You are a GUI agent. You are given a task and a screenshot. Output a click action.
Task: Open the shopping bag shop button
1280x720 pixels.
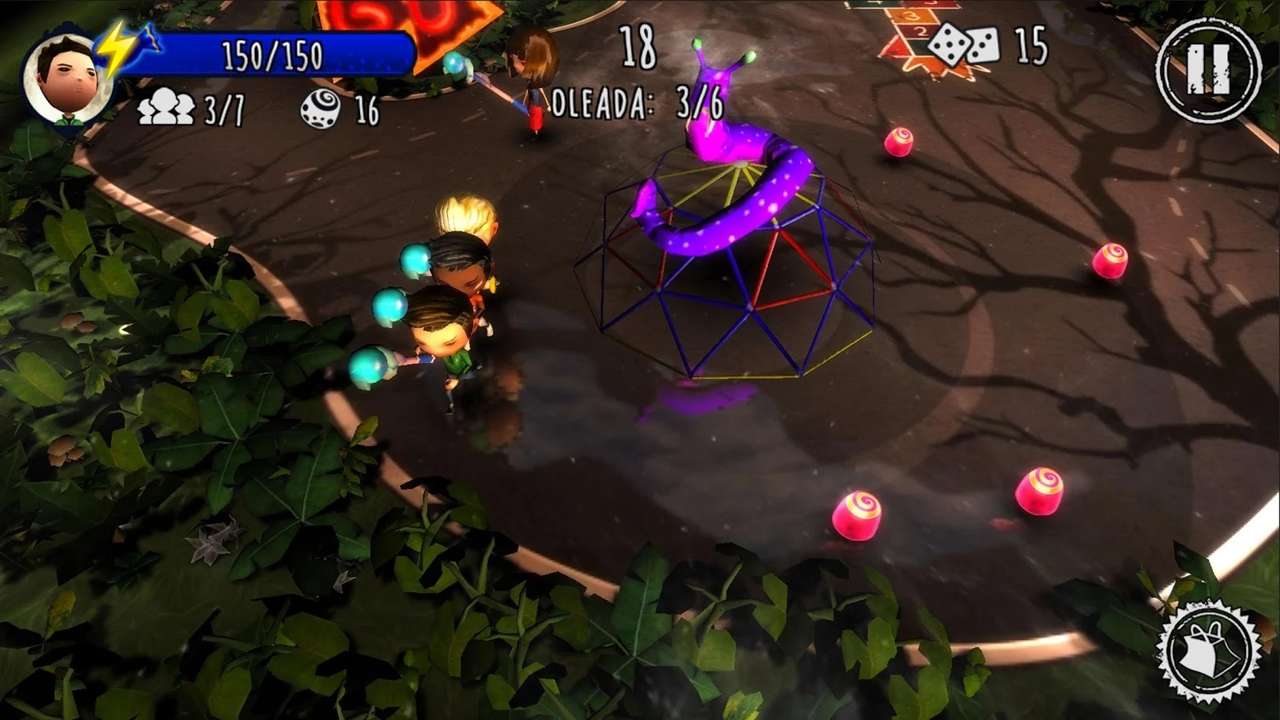tap(1208, 651)
